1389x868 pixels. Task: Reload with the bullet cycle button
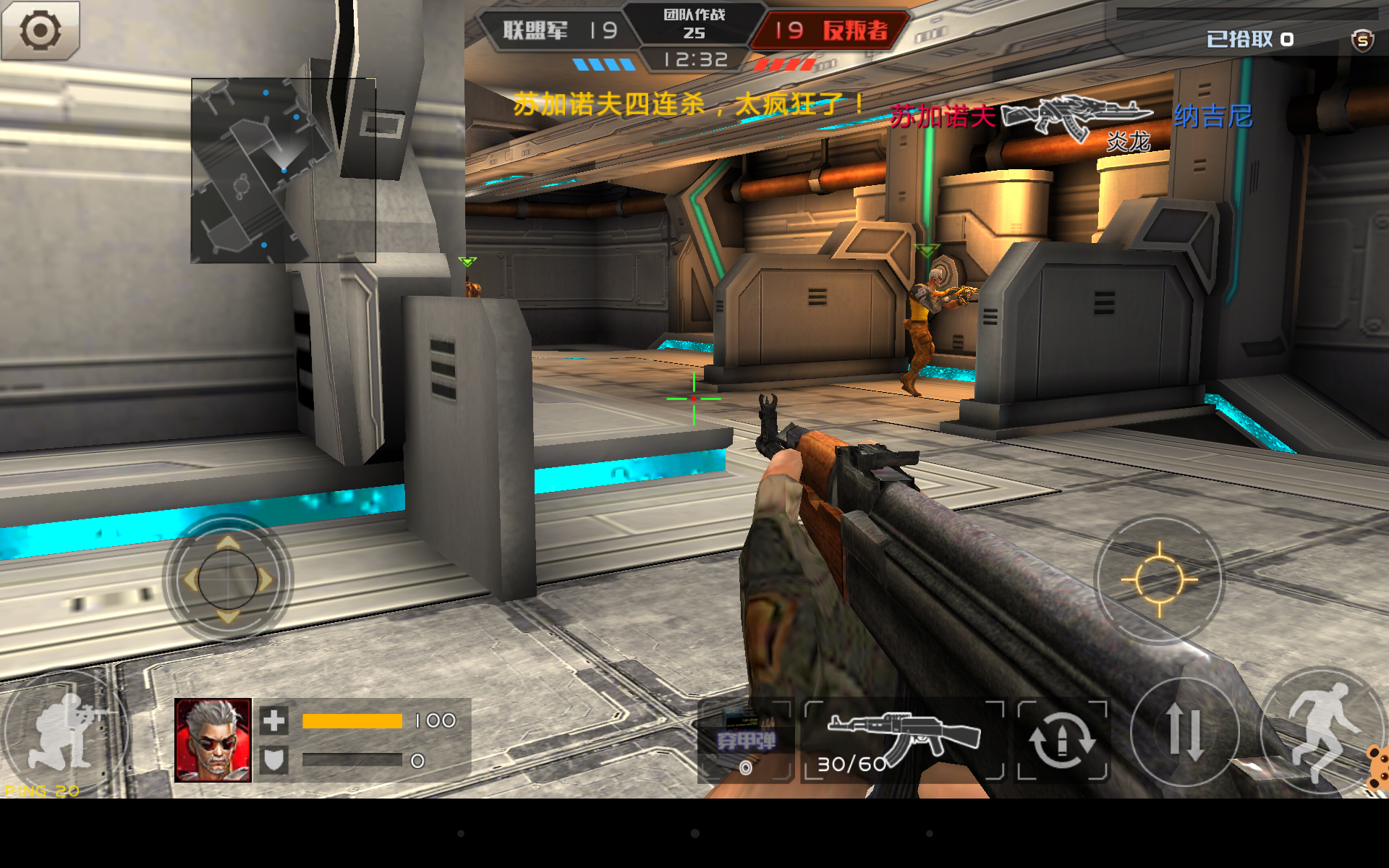pos(1062,740)
